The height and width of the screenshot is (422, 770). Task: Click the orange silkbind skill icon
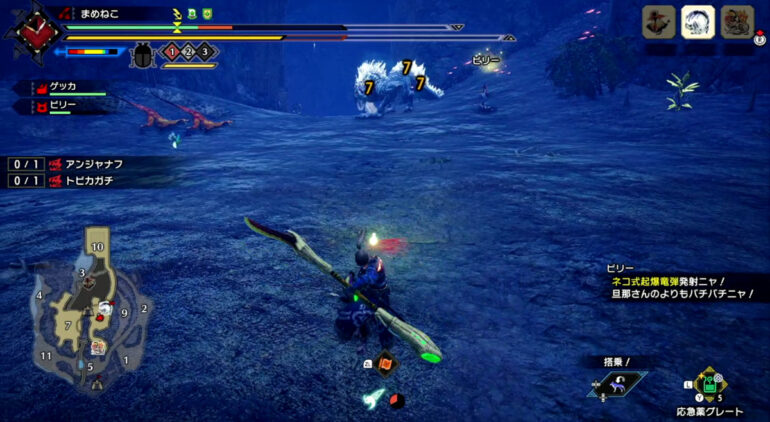(385, 363)
